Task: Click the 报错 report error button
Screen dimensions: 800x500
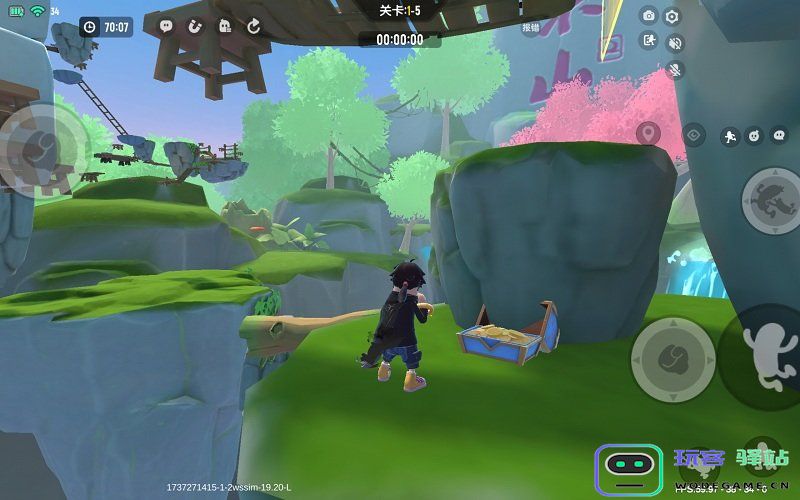Action: pyautogui.click(x=530, y=28)
